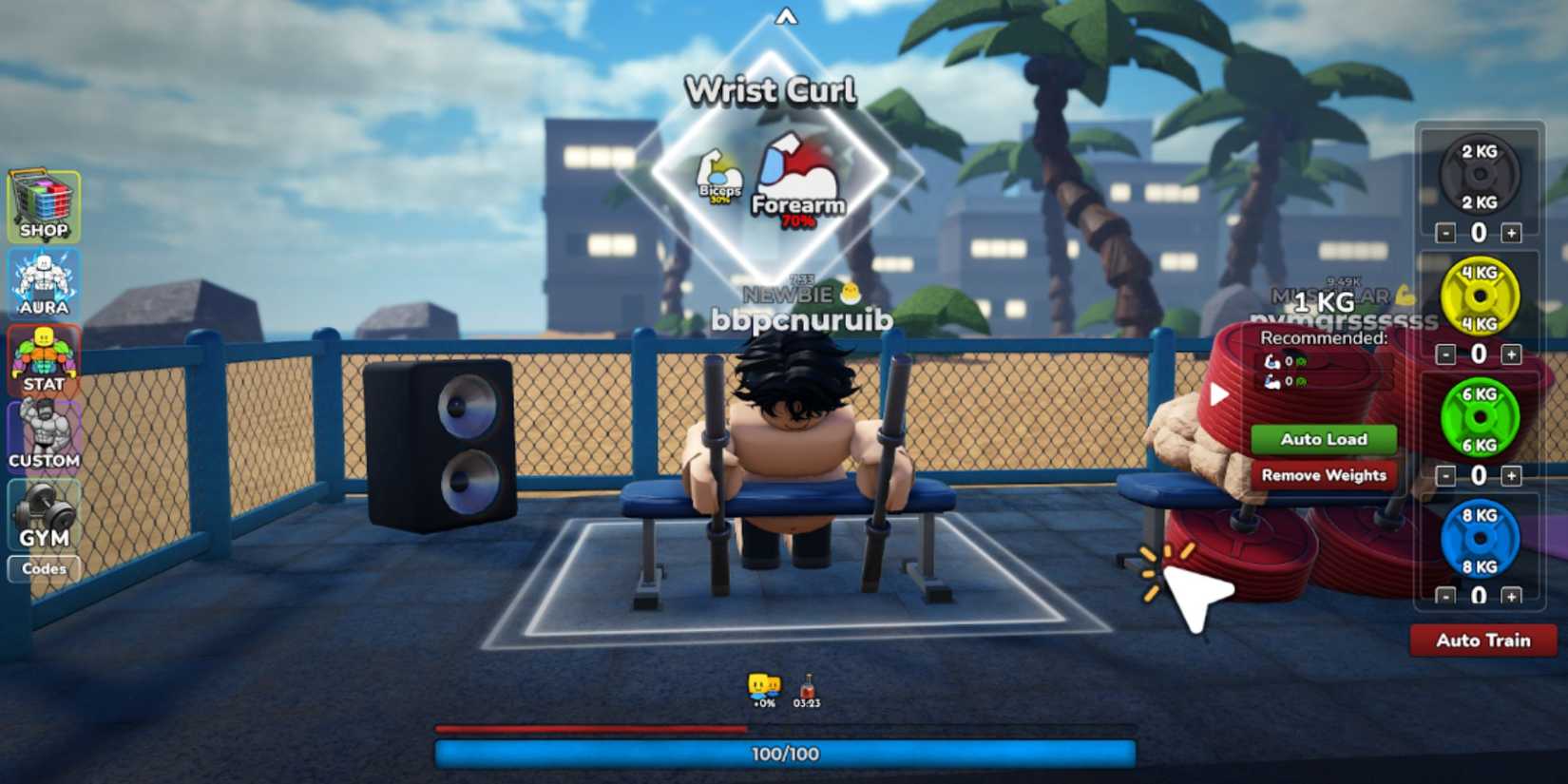The width and height of the screenshot is (1568, 784).
Task: Click the 100/100 progress bar
Action: [785, 754]
